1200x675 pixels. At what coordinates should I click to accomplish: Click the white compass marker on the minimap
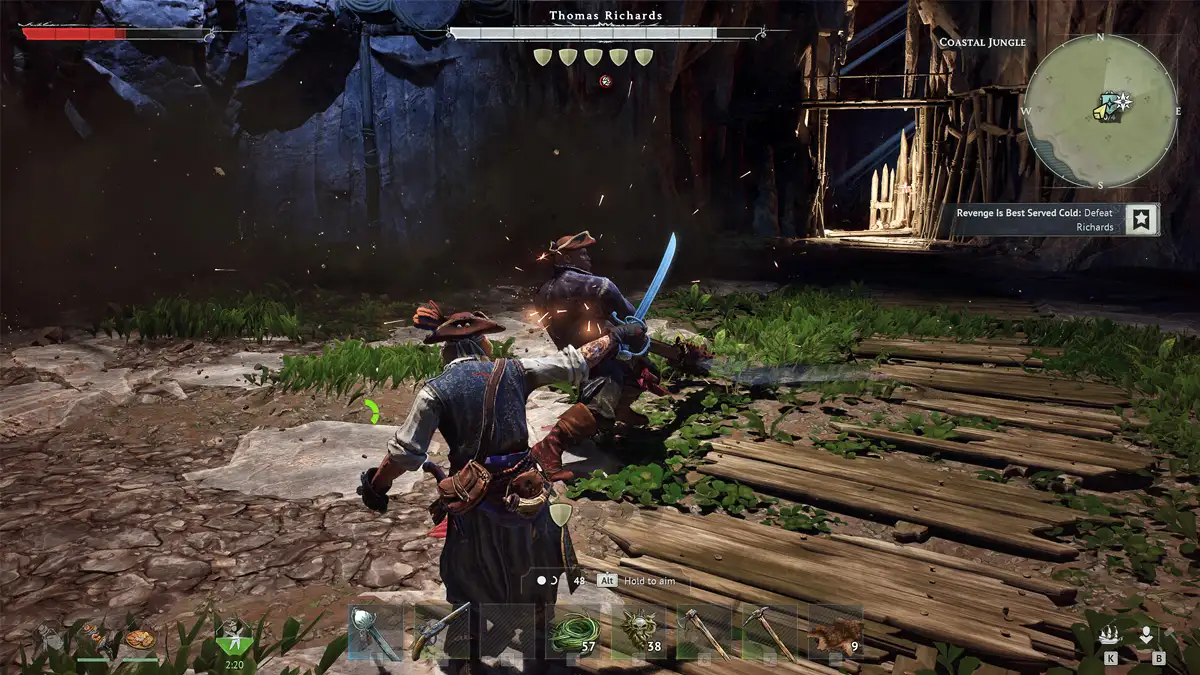click(1123, 100)
